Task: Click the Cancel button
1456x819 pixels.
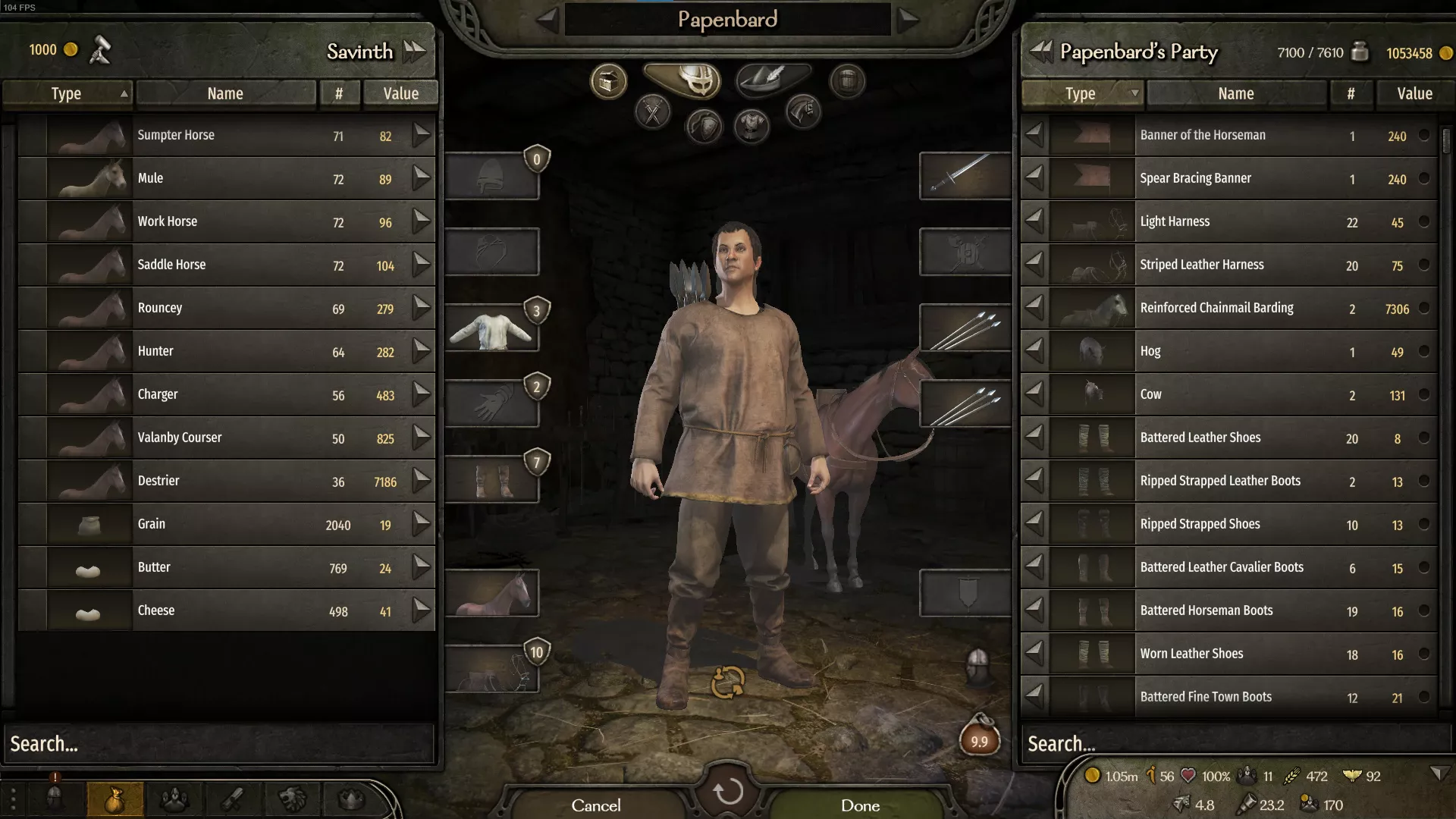Action: click(x=596, y=805)
